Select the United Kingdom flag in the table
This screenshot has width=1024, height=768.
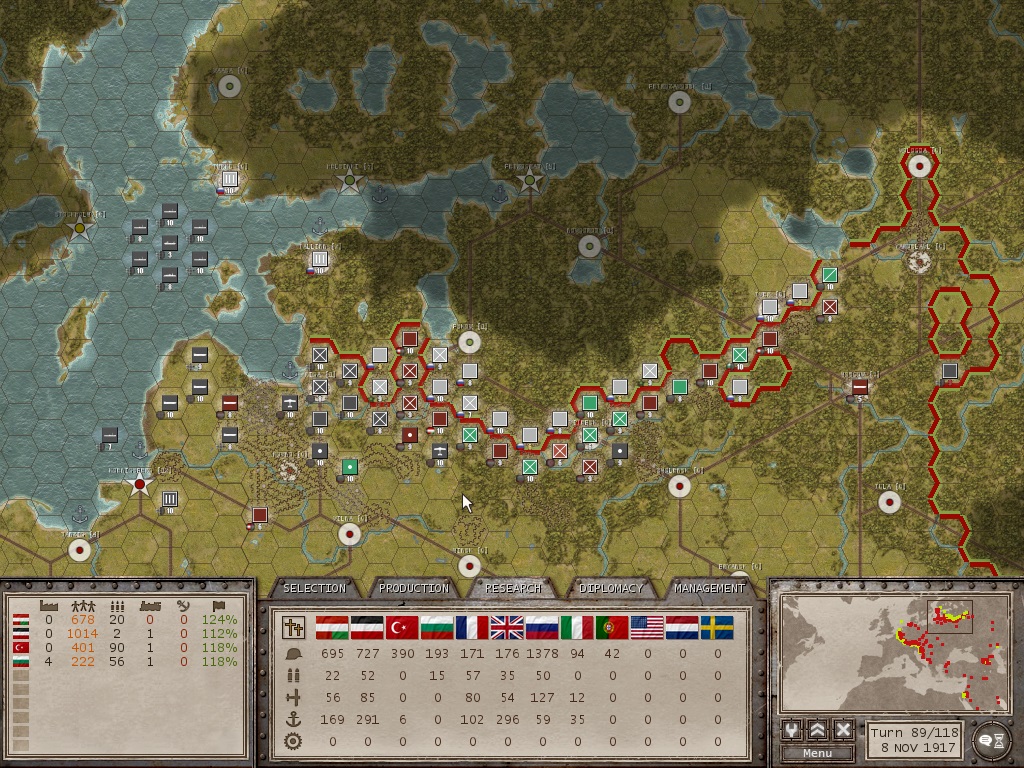click(x=507, y=628)
